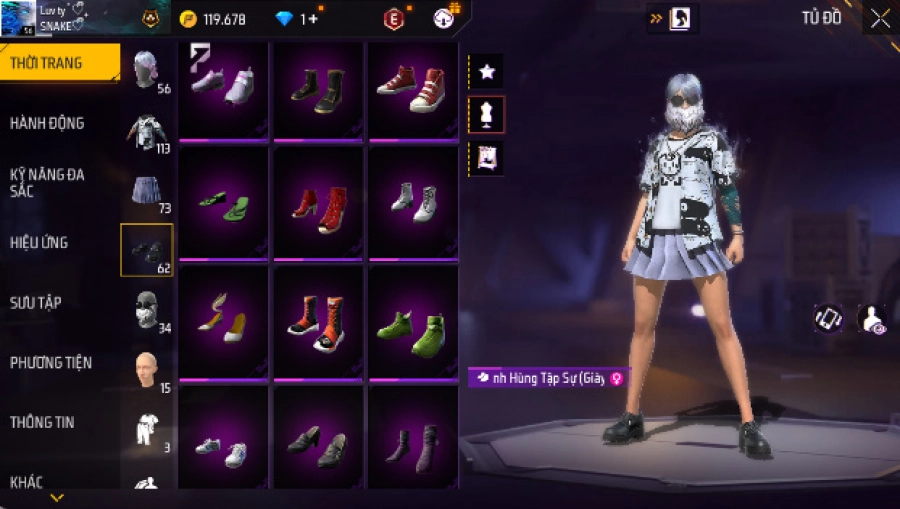Image resolution: width=900 pixels, height=509 pixels.
Task: Choose the jacket subcategory with 113 items
Action: [146, 131]
